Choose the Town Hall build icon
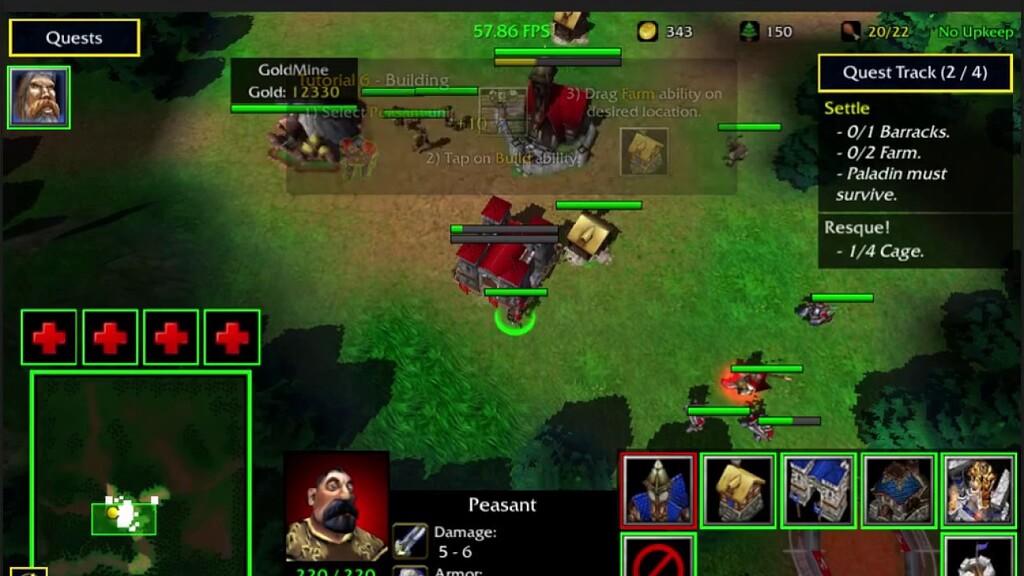Viewport: 1024px width, 576px height. click(x=658, y=490)
